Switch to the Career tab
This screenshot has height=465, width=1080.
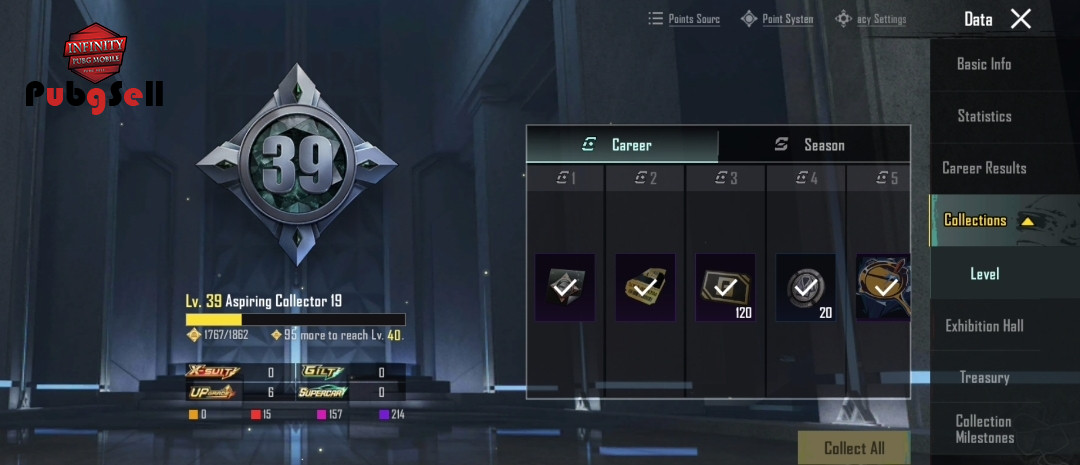[x=622, y=145]
